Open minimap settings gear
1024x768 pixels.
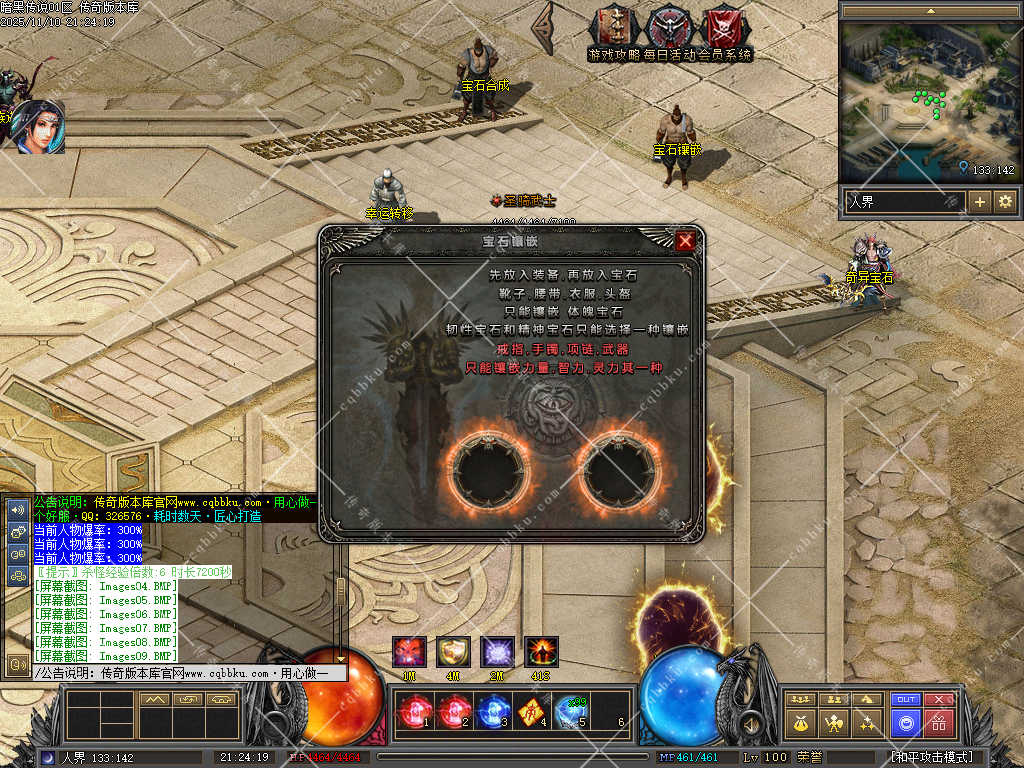click(1004, 202)
